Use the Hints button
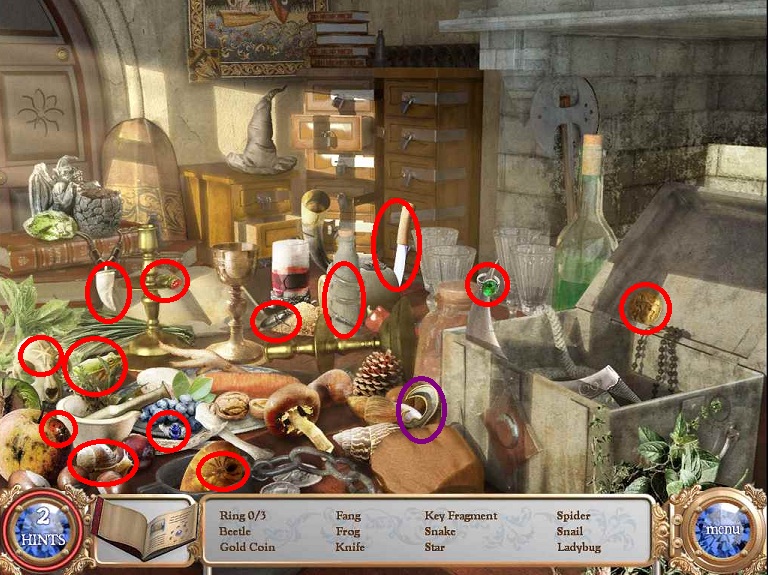768x575 pixels. pos(42,530)
